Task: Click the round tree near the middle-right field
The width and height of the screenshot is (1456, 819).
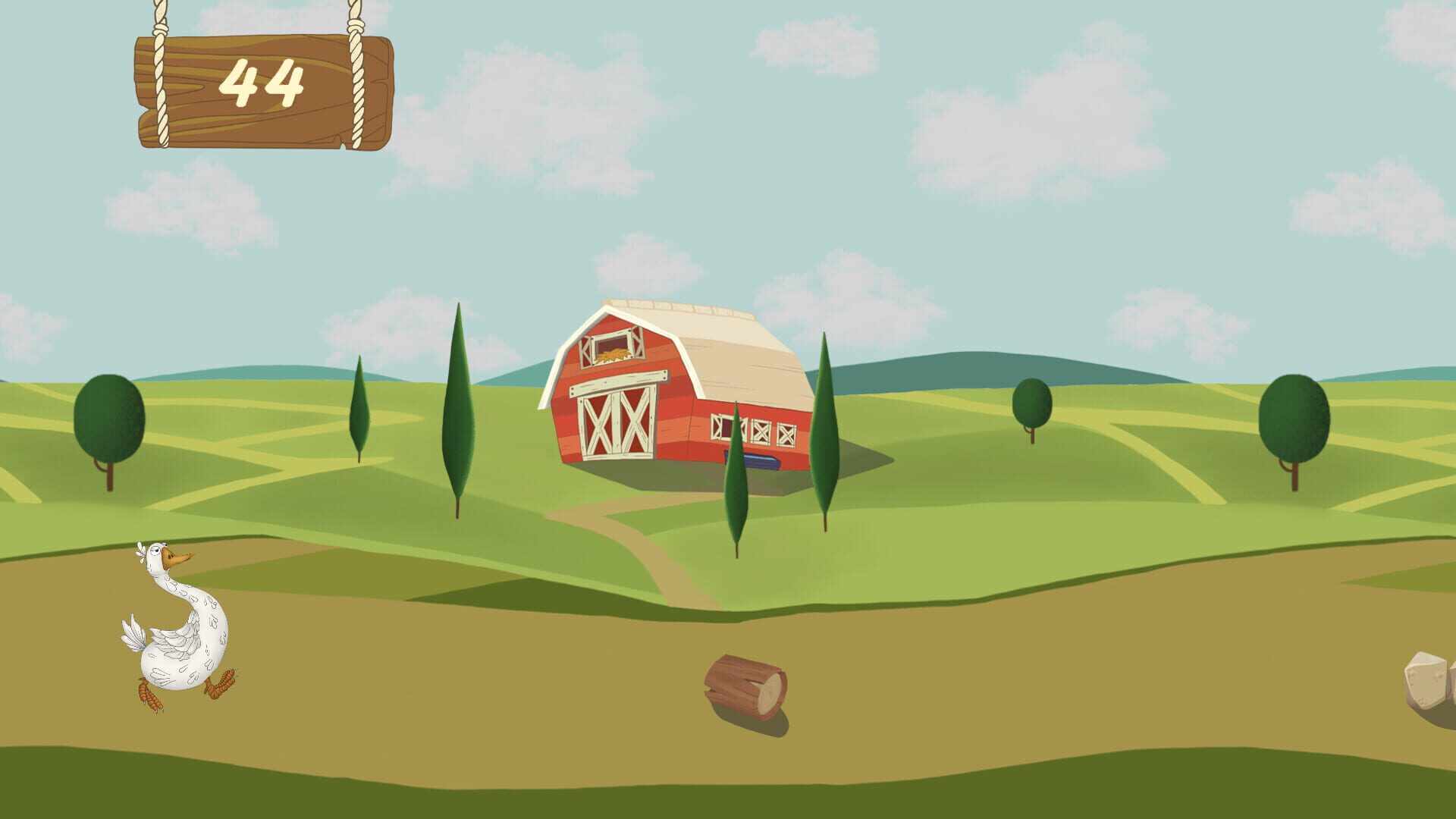Action: (x=1031, y=402)
